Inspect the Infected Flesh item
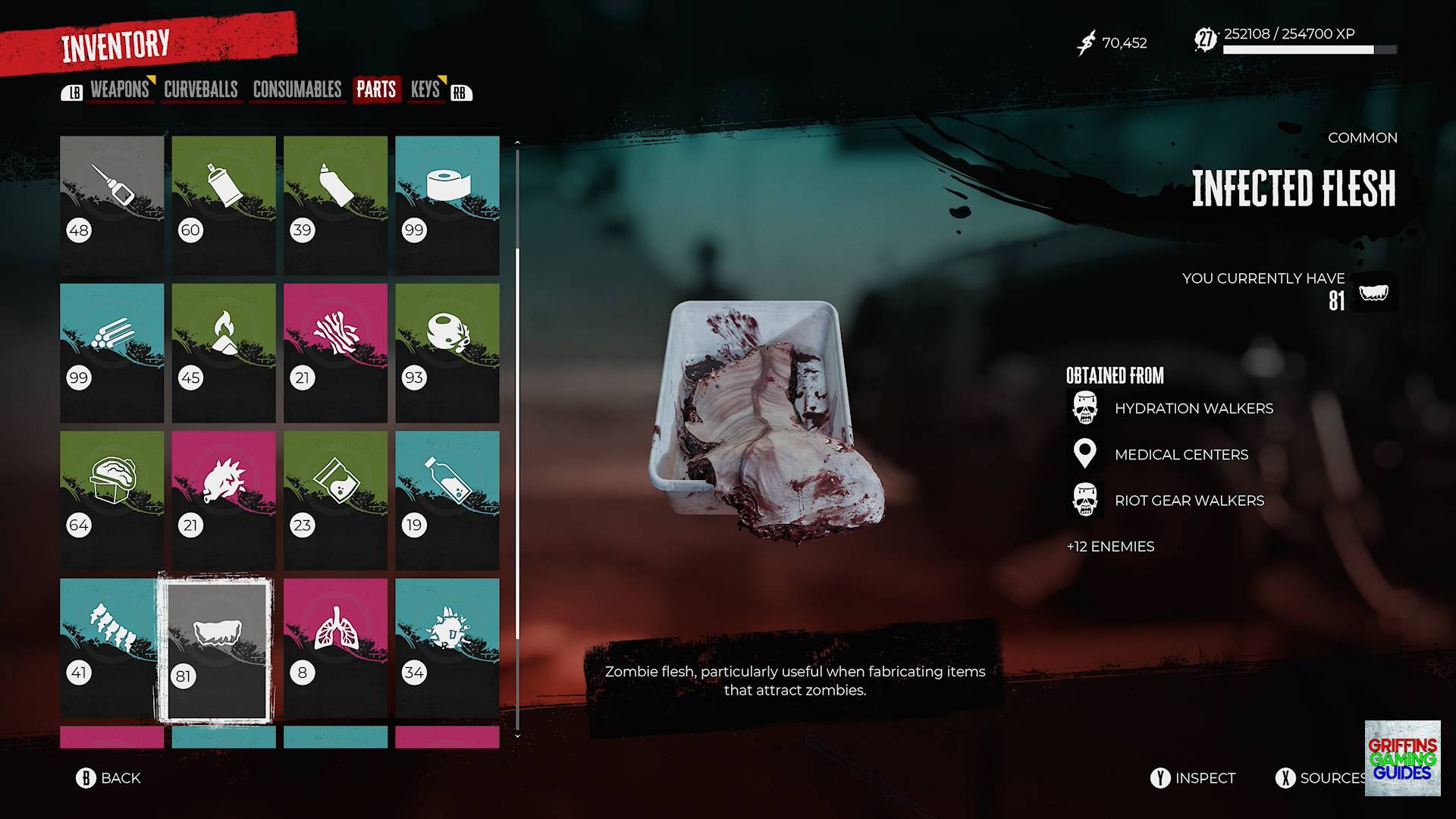 click(1194, 778)
